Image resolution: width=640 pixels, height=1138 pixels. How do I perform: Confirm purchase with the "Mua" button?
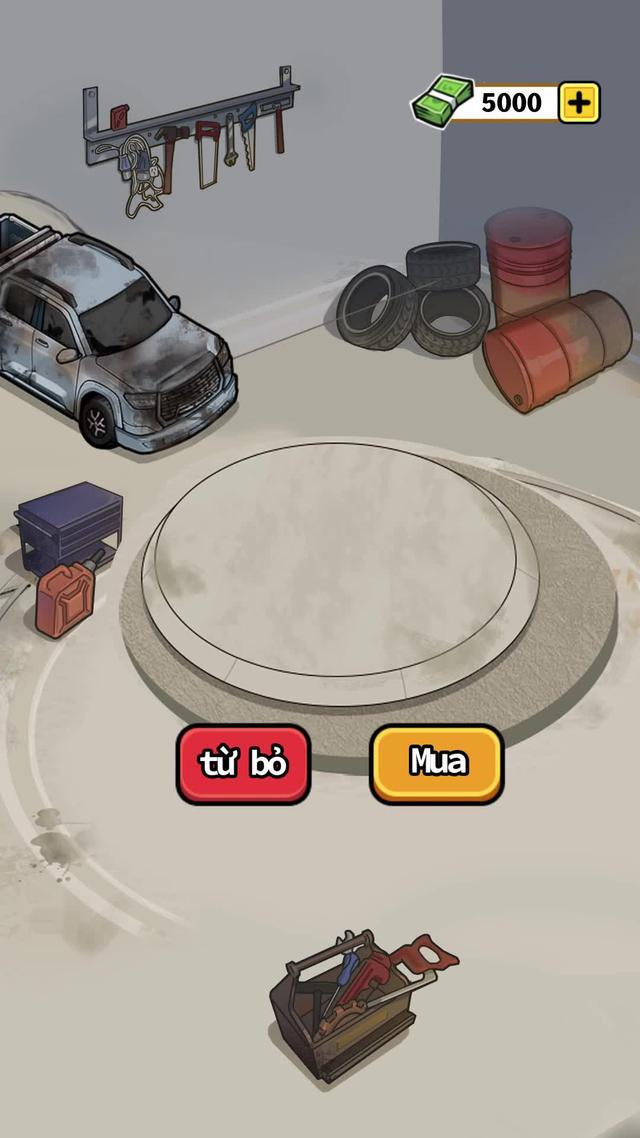coord(437,763)
